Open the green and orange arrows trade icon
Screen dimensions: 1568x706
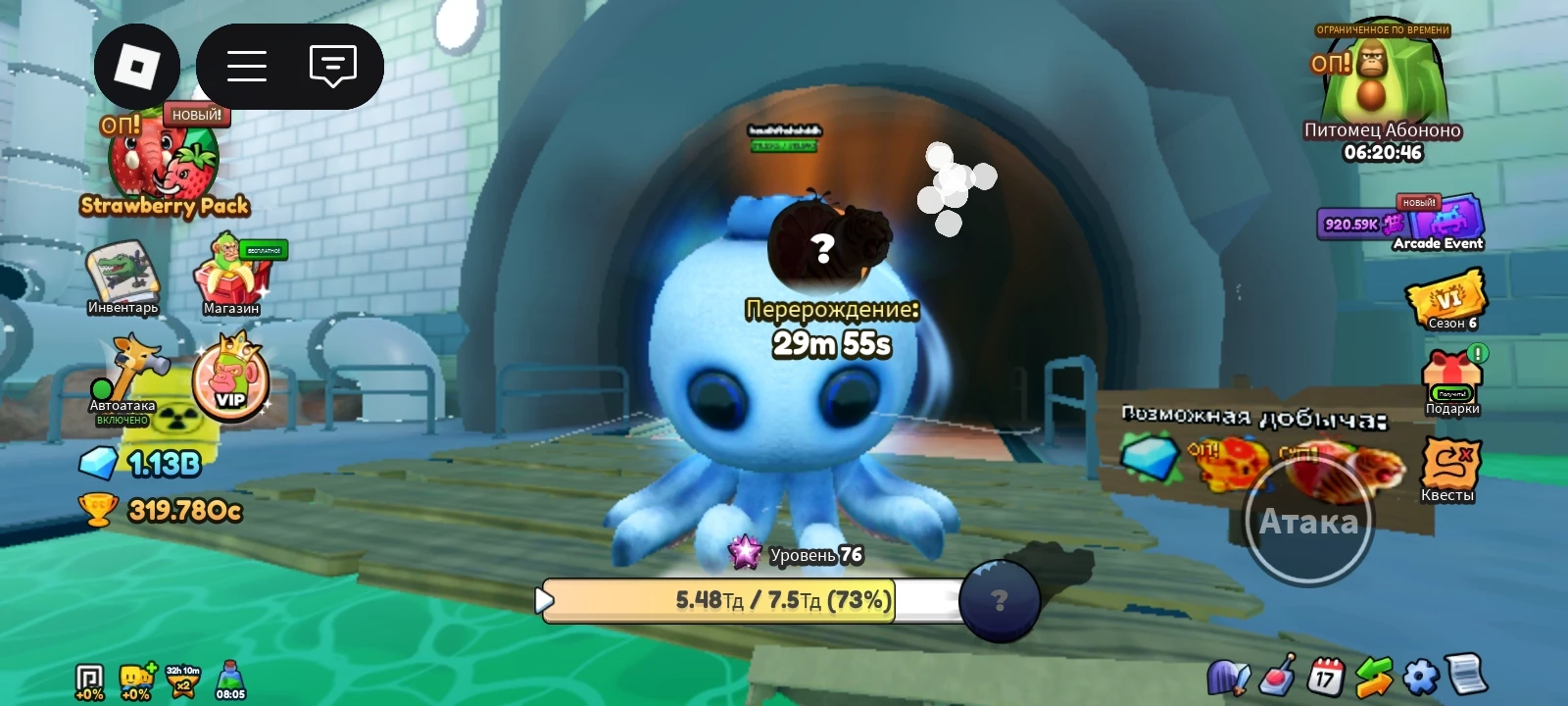click(1373, 675)
